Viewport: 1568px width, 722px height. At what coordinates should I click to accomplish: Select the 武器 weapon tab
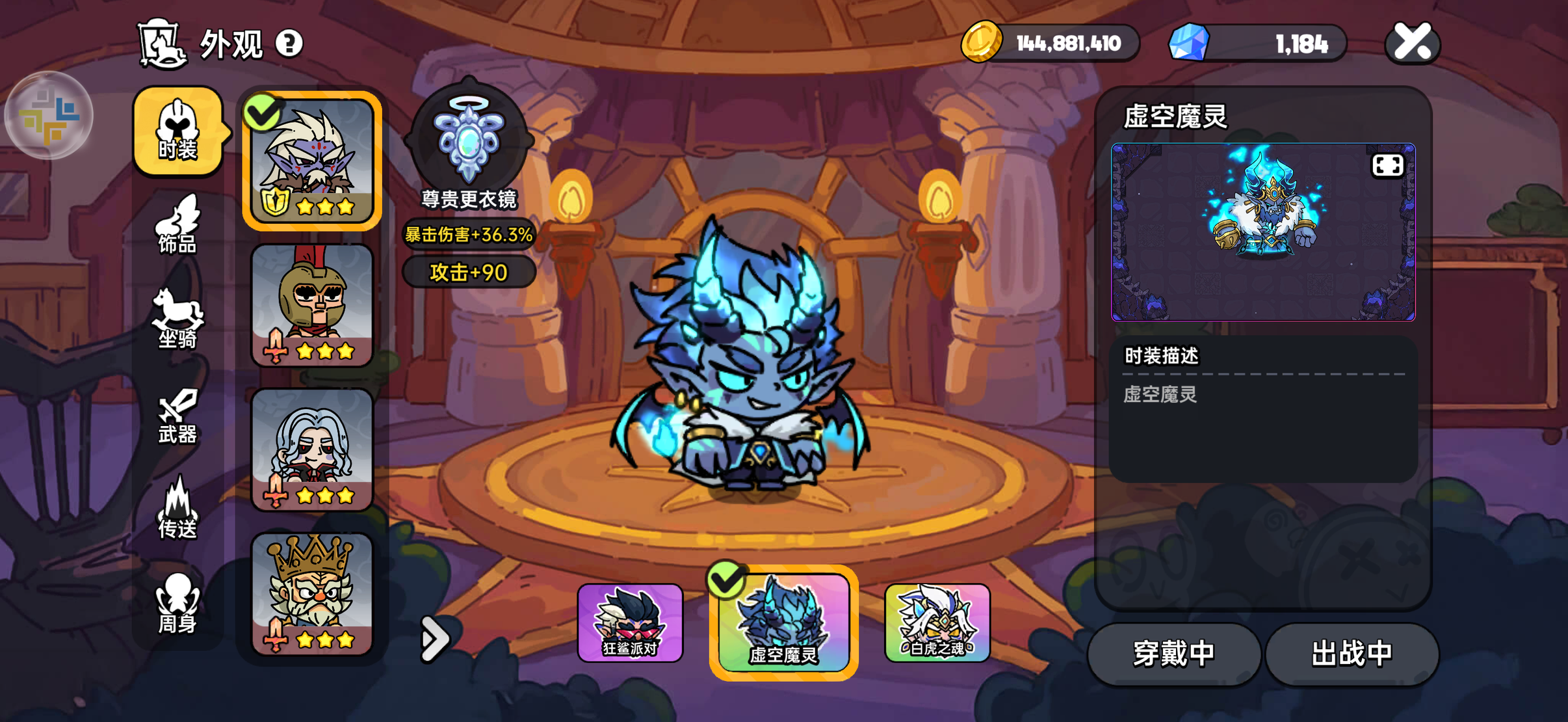(177, 416)
